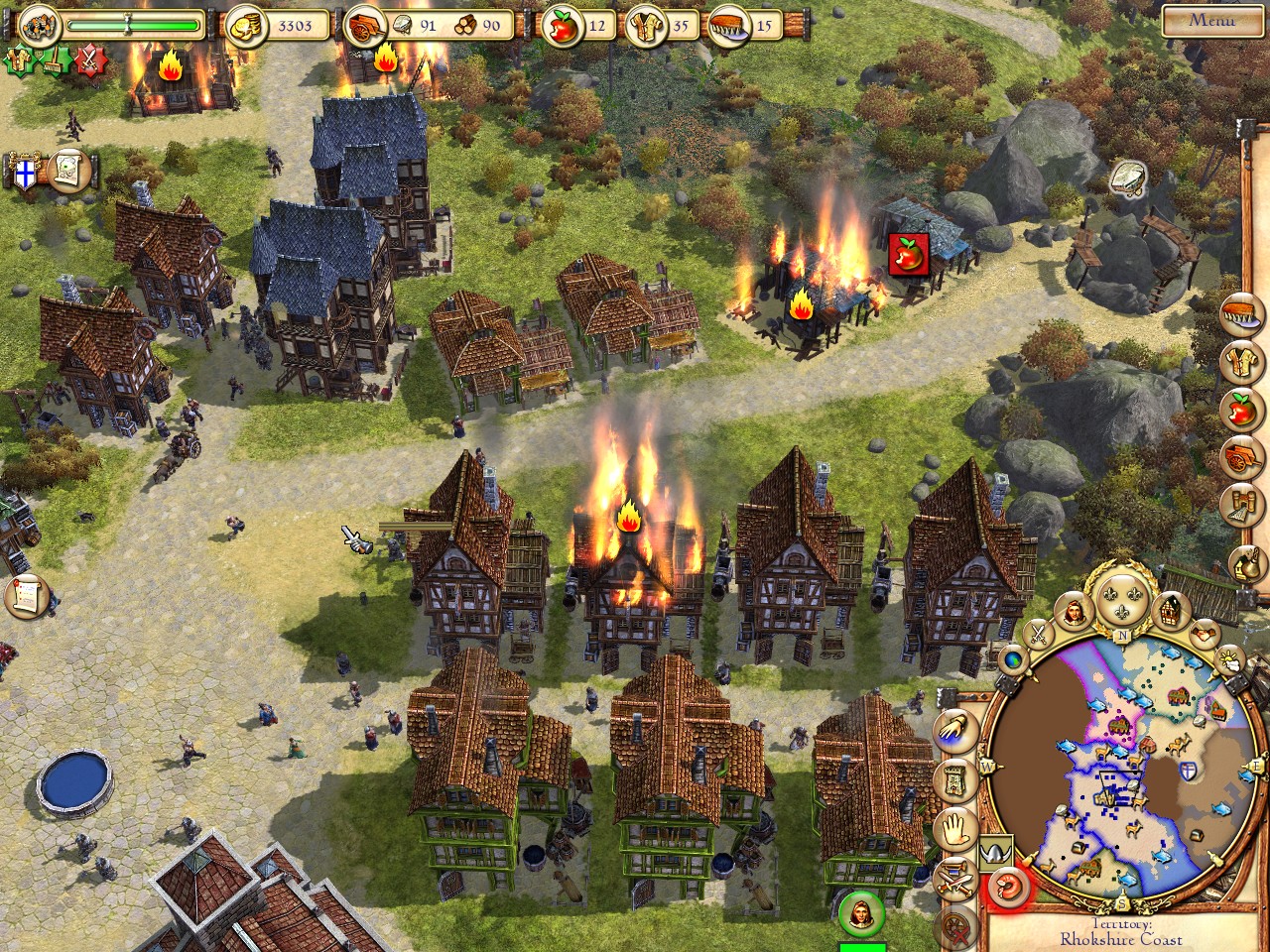This screenshot has width=1270, height=952.
Task: Open the fleur-de-lis promotion button
Action: (1121, 598)
